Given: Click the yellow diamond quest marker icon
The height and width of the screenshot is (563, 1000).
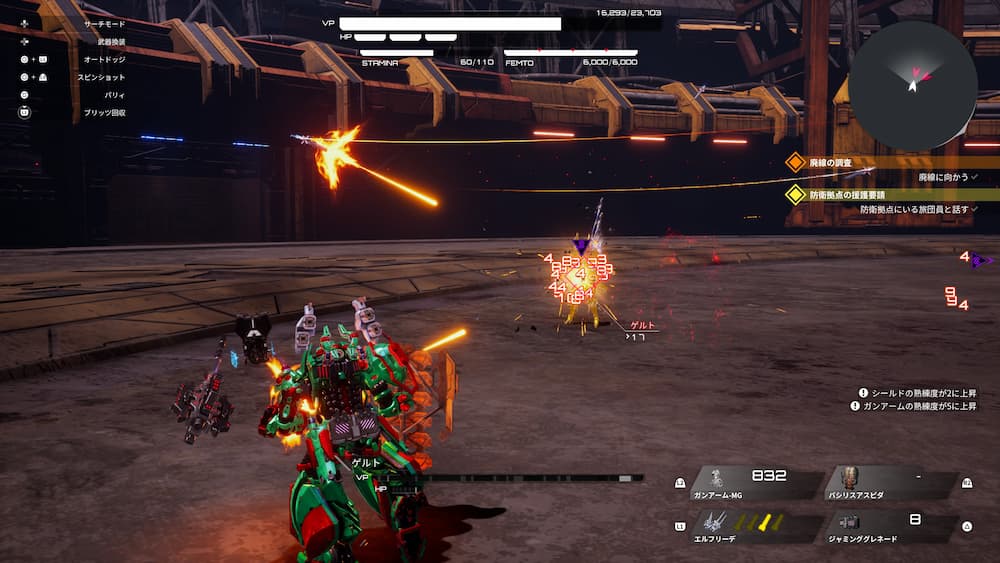Looking at the screenshot, I should click(795, 194).
